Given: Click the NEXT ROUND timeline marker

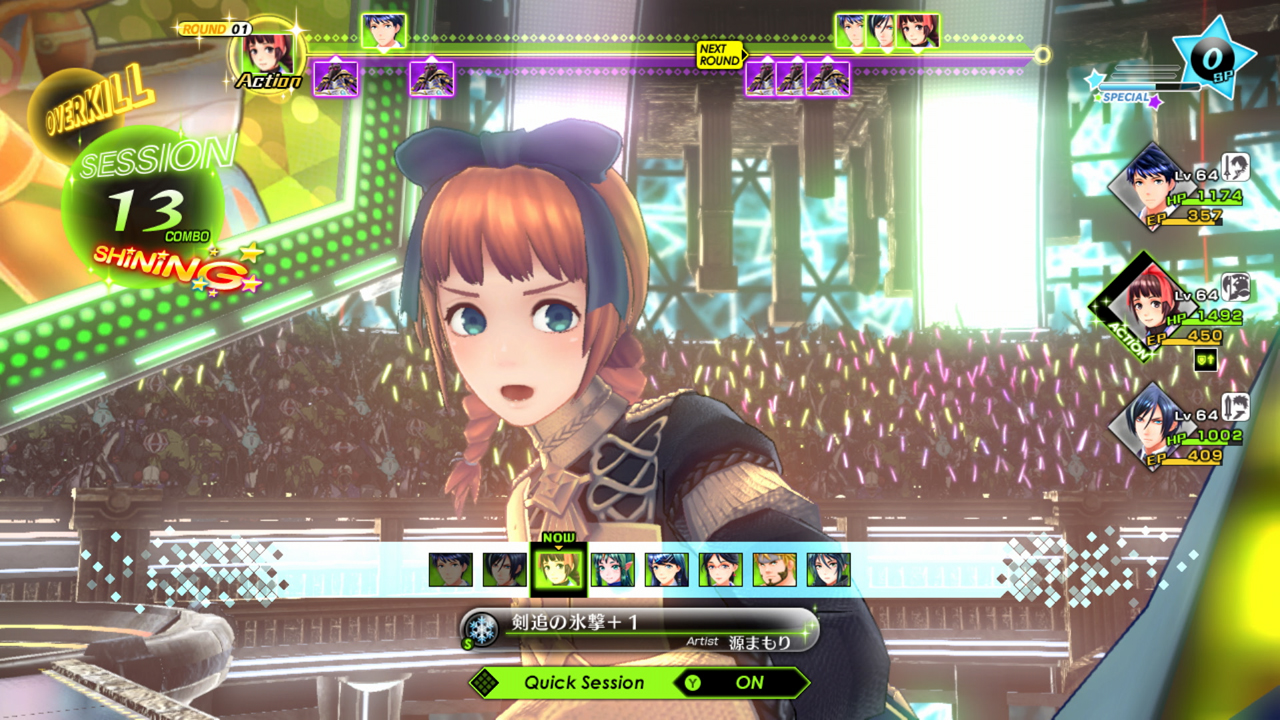Looking at the screenshot, I should pos(720,54).
